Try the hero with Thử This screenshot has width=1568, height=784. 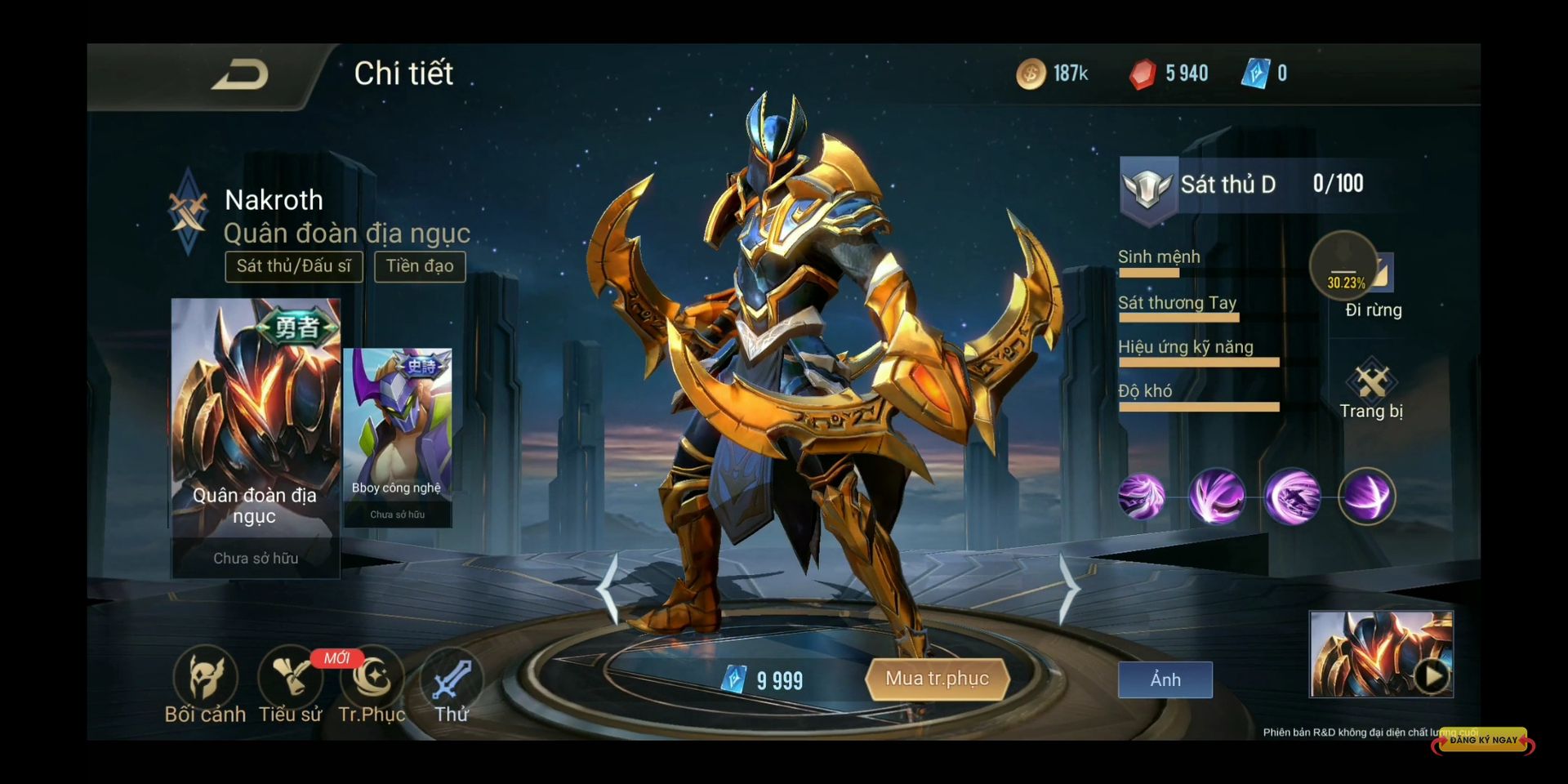[451, 686]
